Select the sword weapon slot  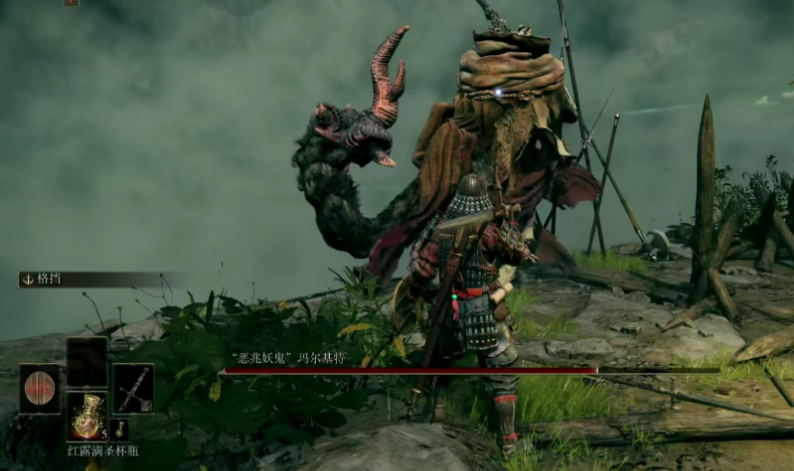point(133,388)
